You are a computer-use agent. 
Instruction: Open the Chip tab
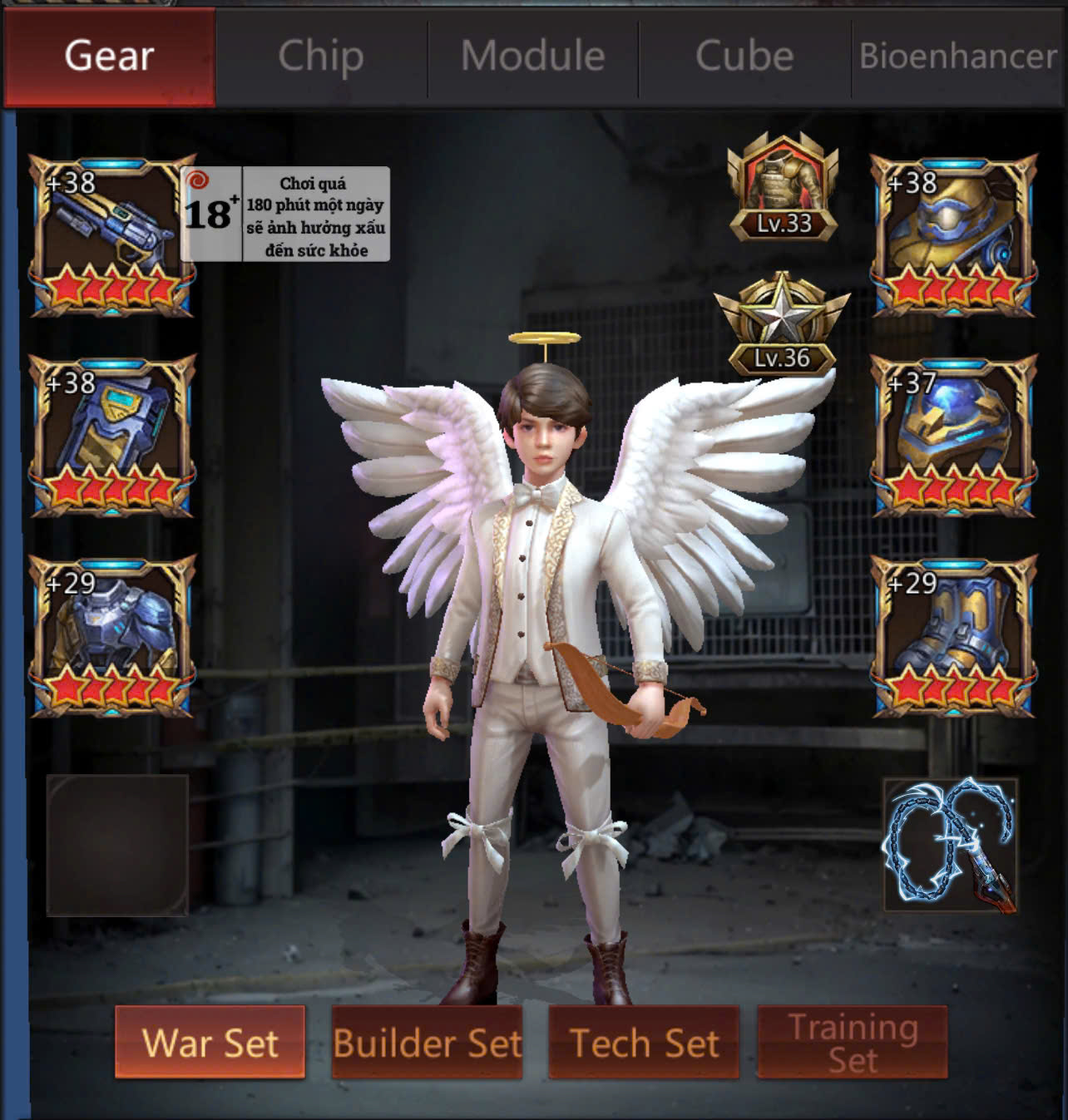pyautogui.click(x=321, y=57)
